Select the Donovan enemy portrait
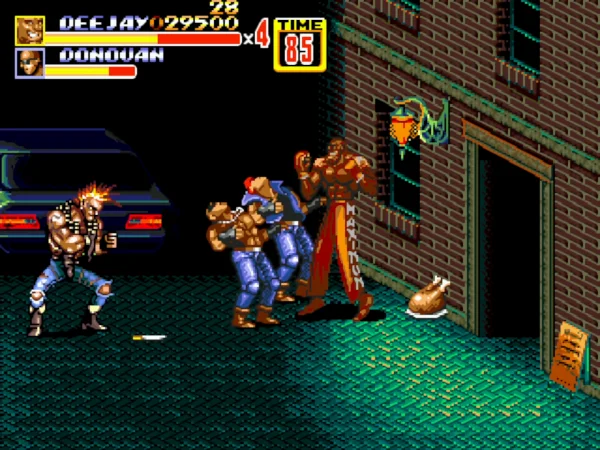This screenshot has width=600, height=450. coord(28,63)
